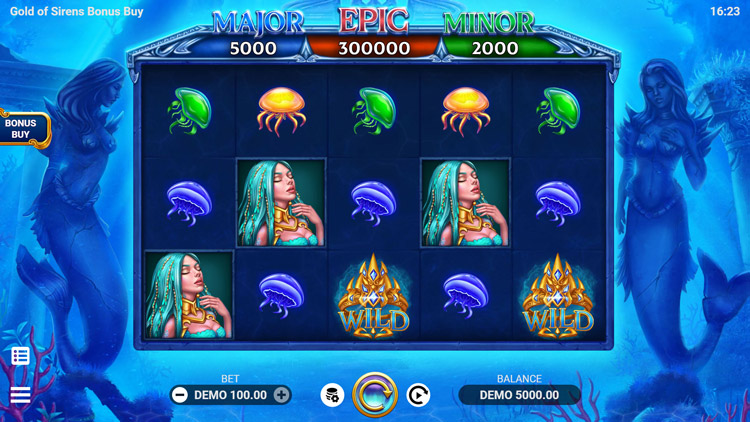Open the coin bet settings icon
Viewport: 750px width, 422px height.
pyautogui.click(x=332, y=395)
